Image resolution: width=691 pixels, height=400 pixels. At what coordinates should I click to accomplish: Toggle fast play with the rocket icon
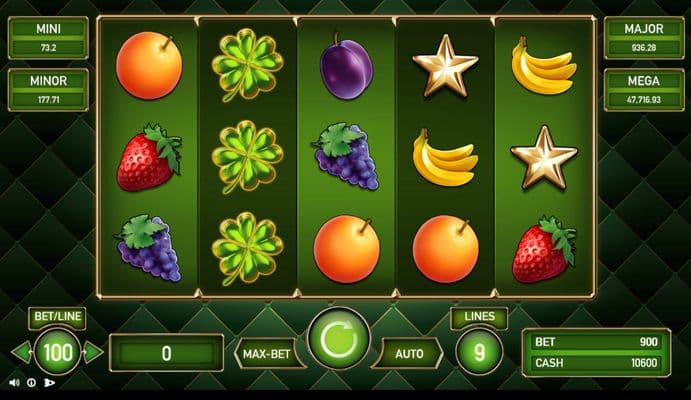point(49,382)
